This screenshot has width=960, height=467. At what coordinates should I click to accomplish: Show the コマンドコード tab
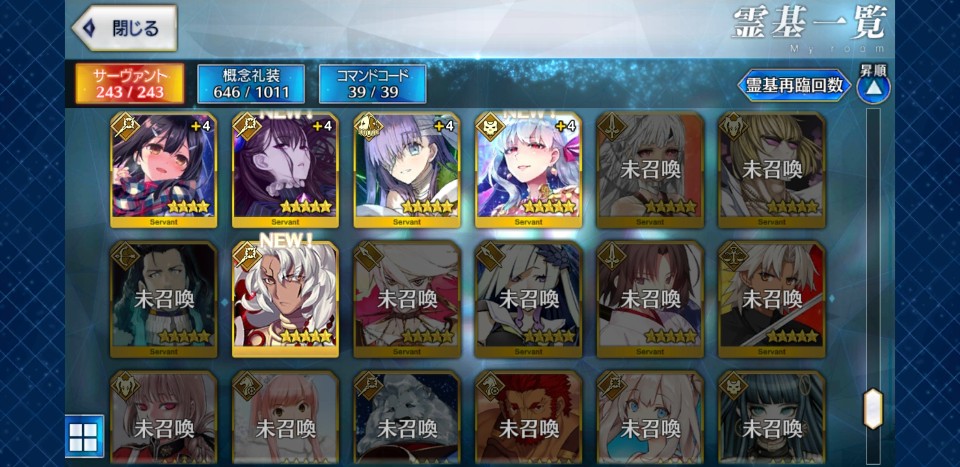(372, 84)
